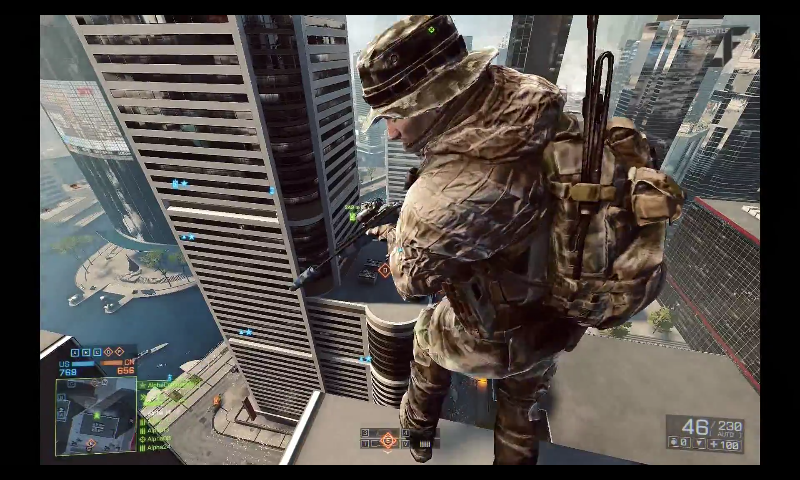Click the minimap in the HUD corner
The width and height of the screenshot is (800, 480).
pyautogui.click(x=96, y=416)
